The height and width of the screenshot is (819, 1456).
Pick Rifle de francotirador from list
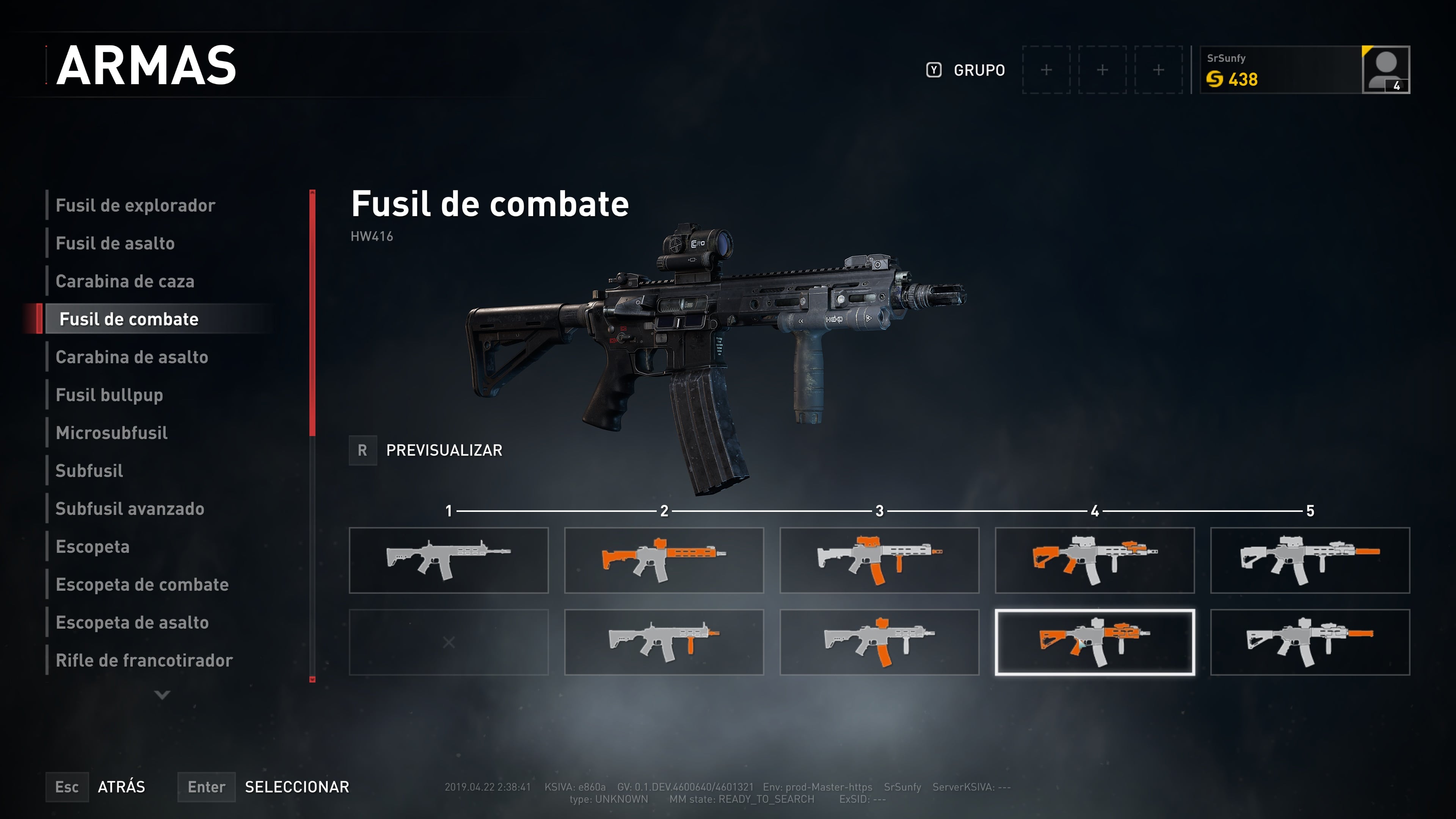point(144,660)
